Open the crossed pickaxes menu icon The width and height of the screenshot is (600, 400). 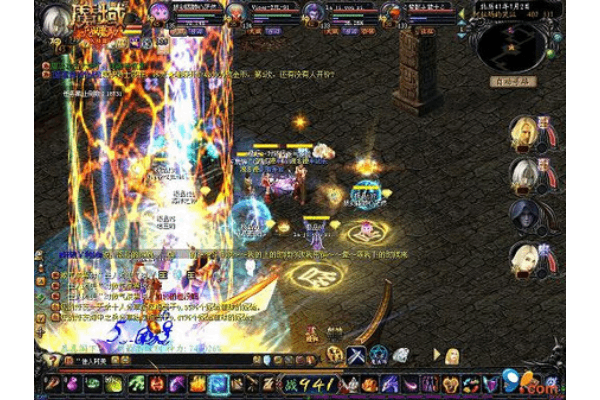click(x=355, y=355)
